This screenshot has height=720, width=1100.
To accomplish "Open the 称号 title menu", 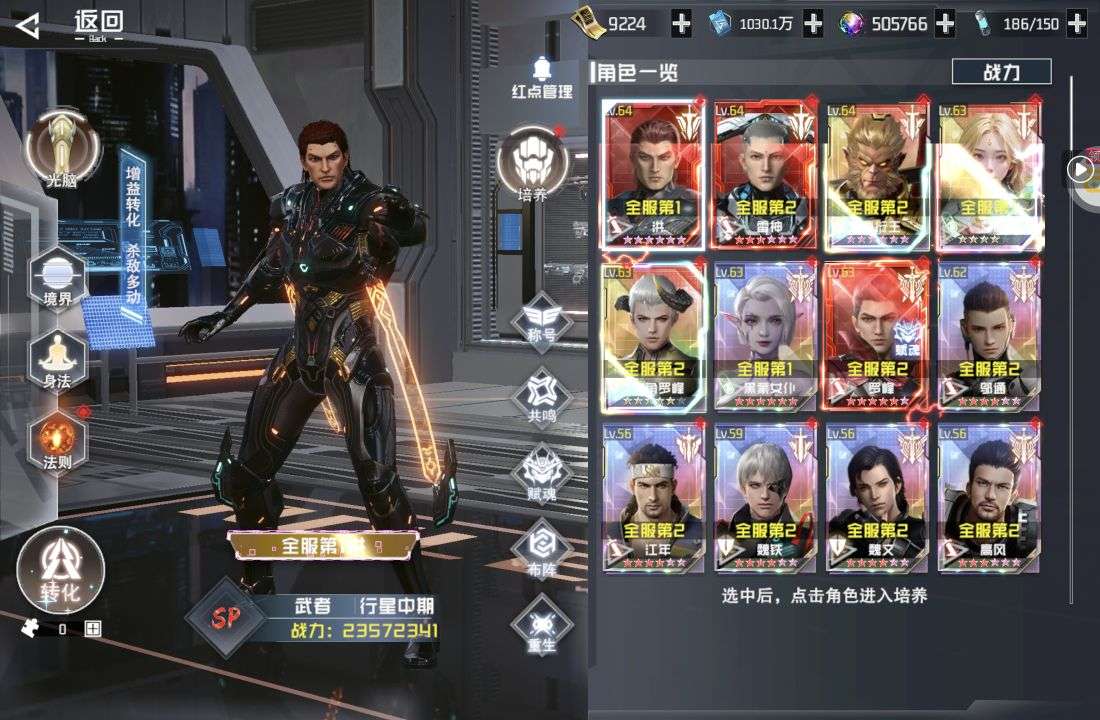I will pos(541,322).
